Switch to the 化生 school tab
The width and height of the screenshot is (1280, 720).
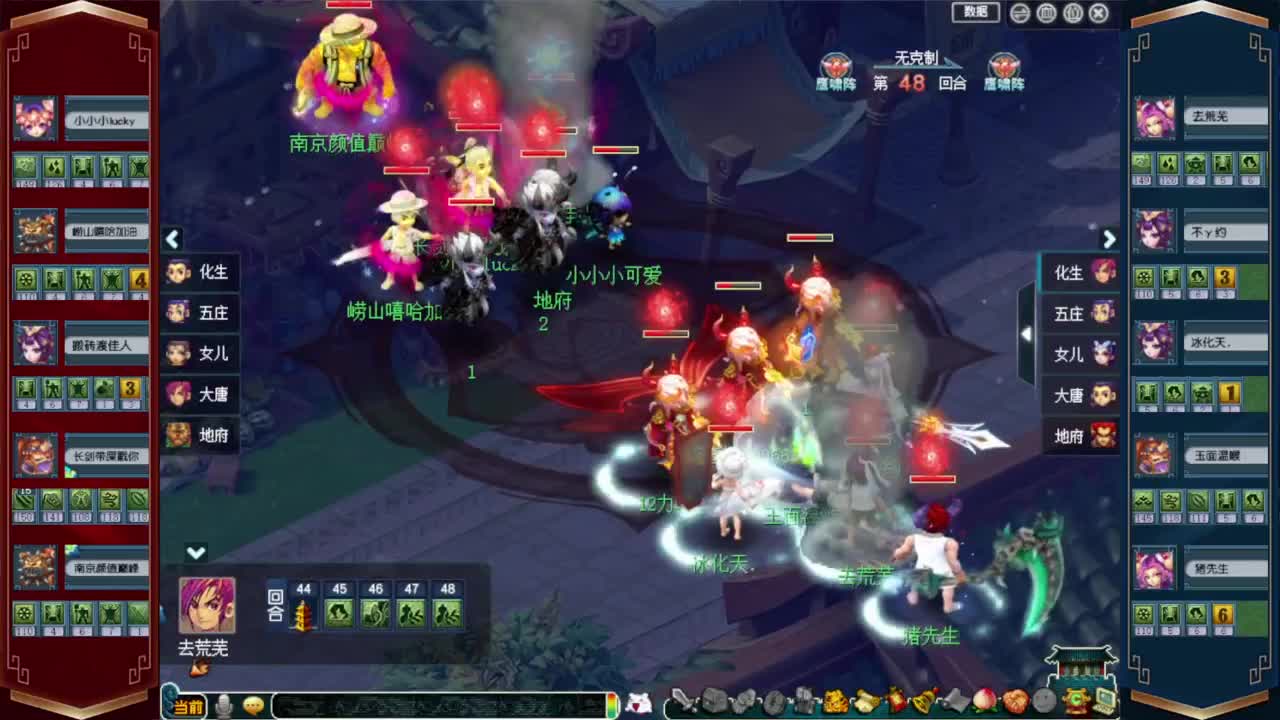coord(200,272)
